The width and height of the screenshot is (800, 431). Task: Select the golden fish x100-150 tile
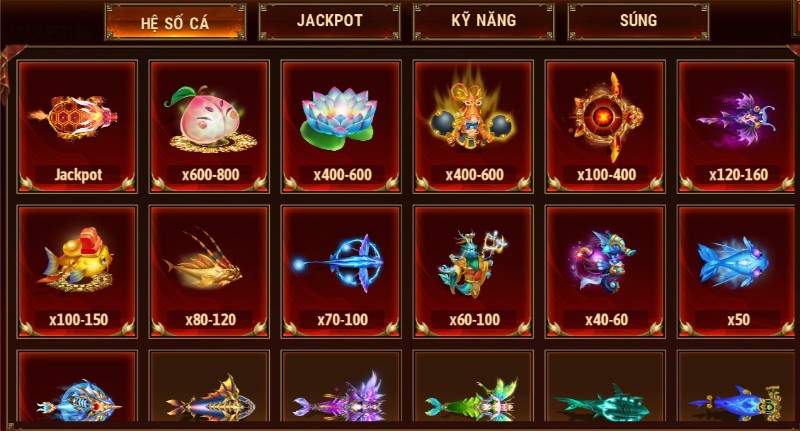coord(77,270)
